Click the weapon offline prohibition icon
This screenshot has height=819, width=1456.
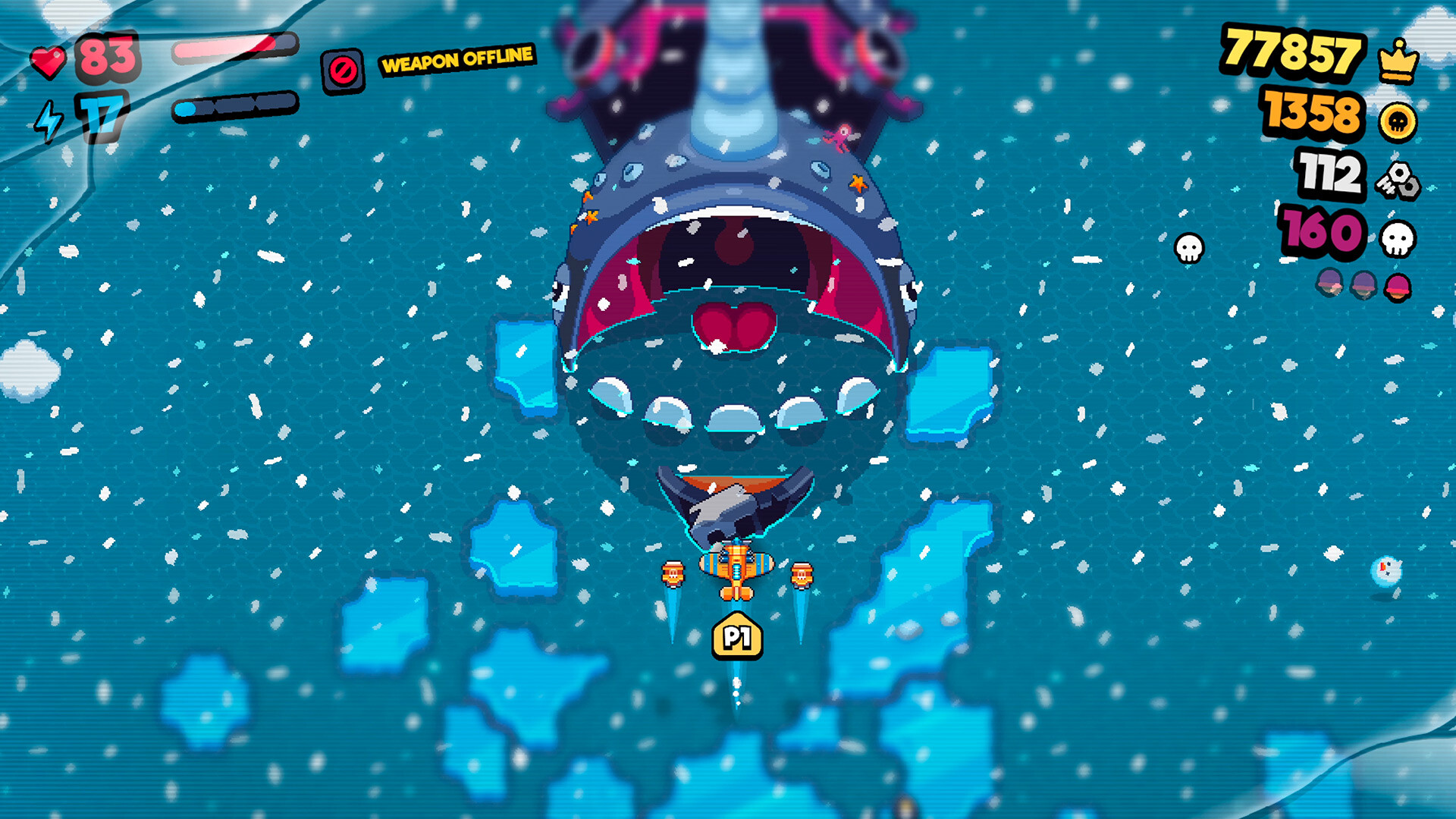coord(343,68)
